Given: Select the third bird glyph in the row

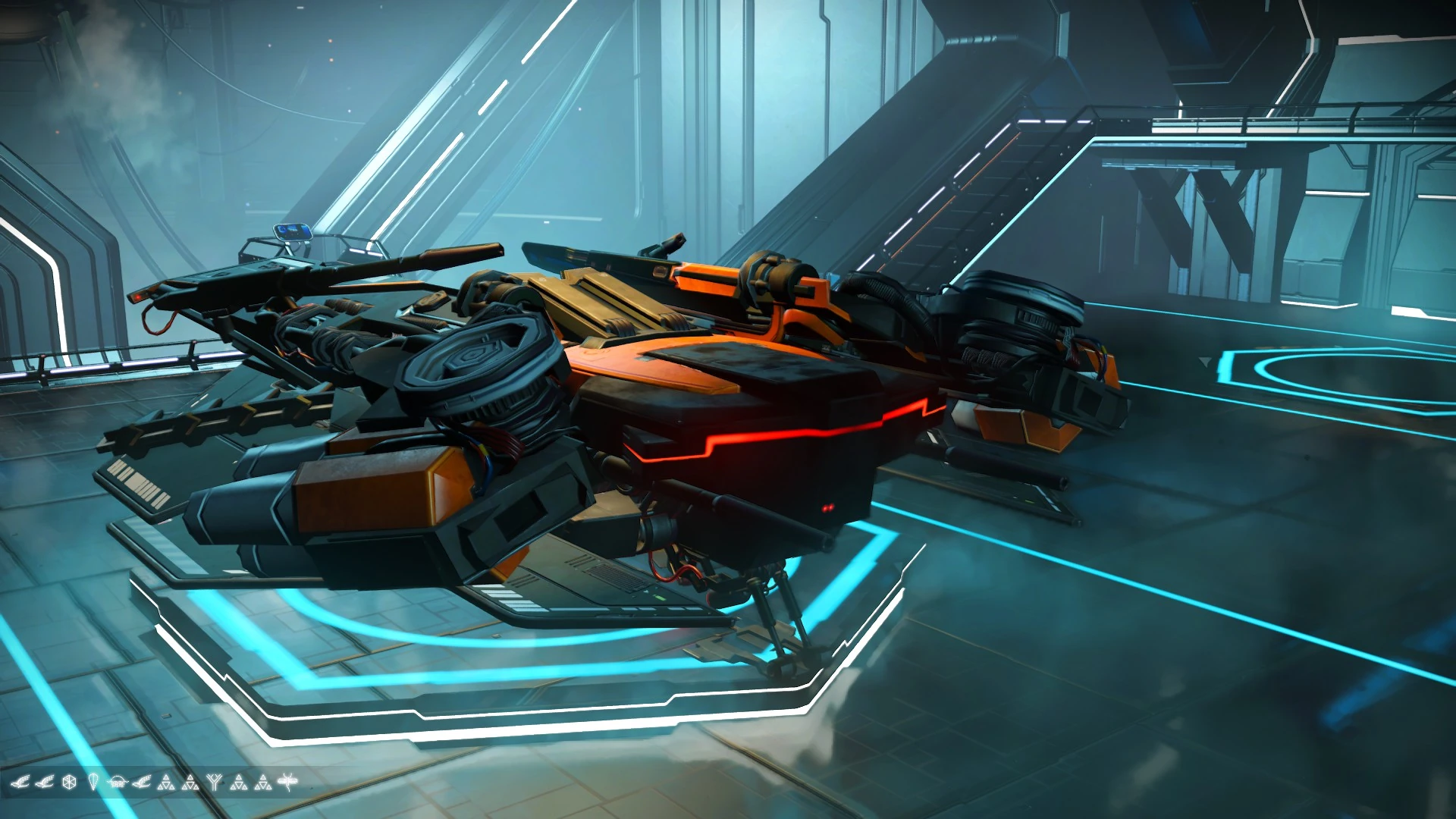Looking at the screenshot, I should point(143,783).
